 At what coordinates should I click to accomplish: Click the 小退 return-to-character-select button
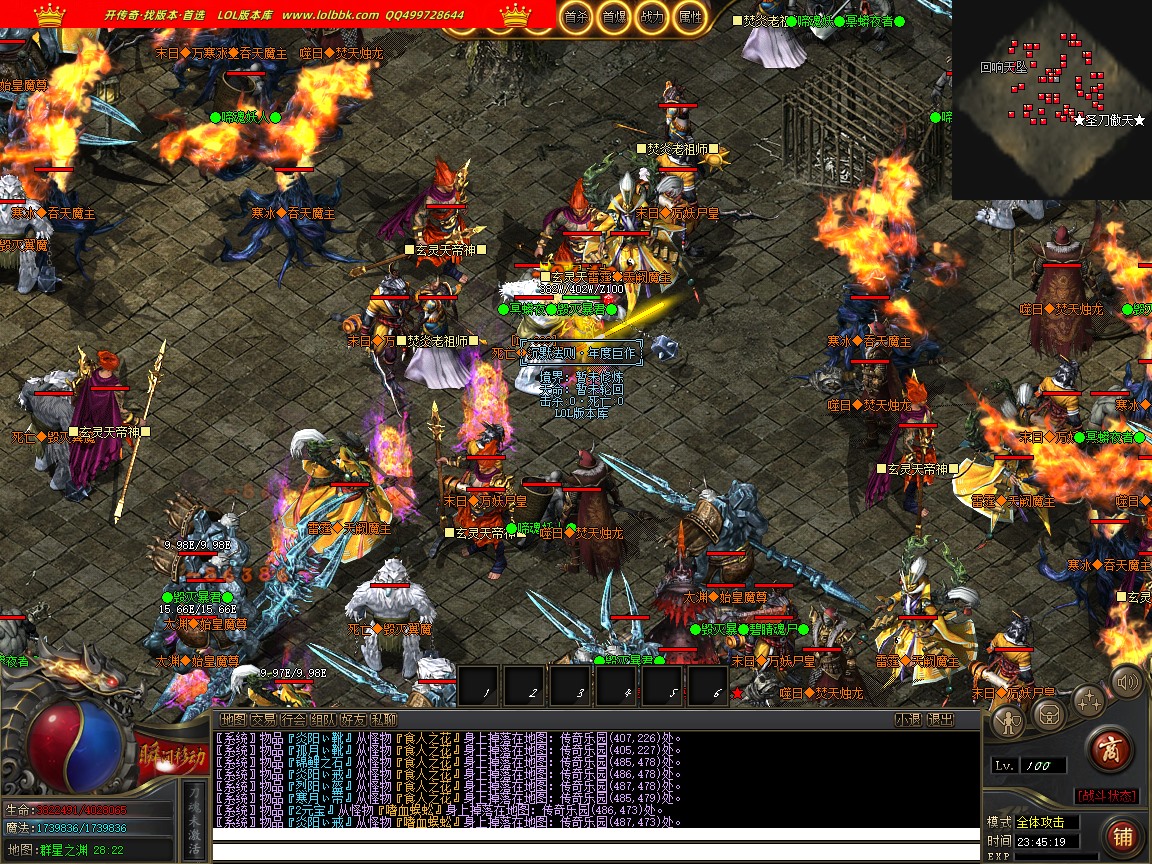(x=908, y=719)
